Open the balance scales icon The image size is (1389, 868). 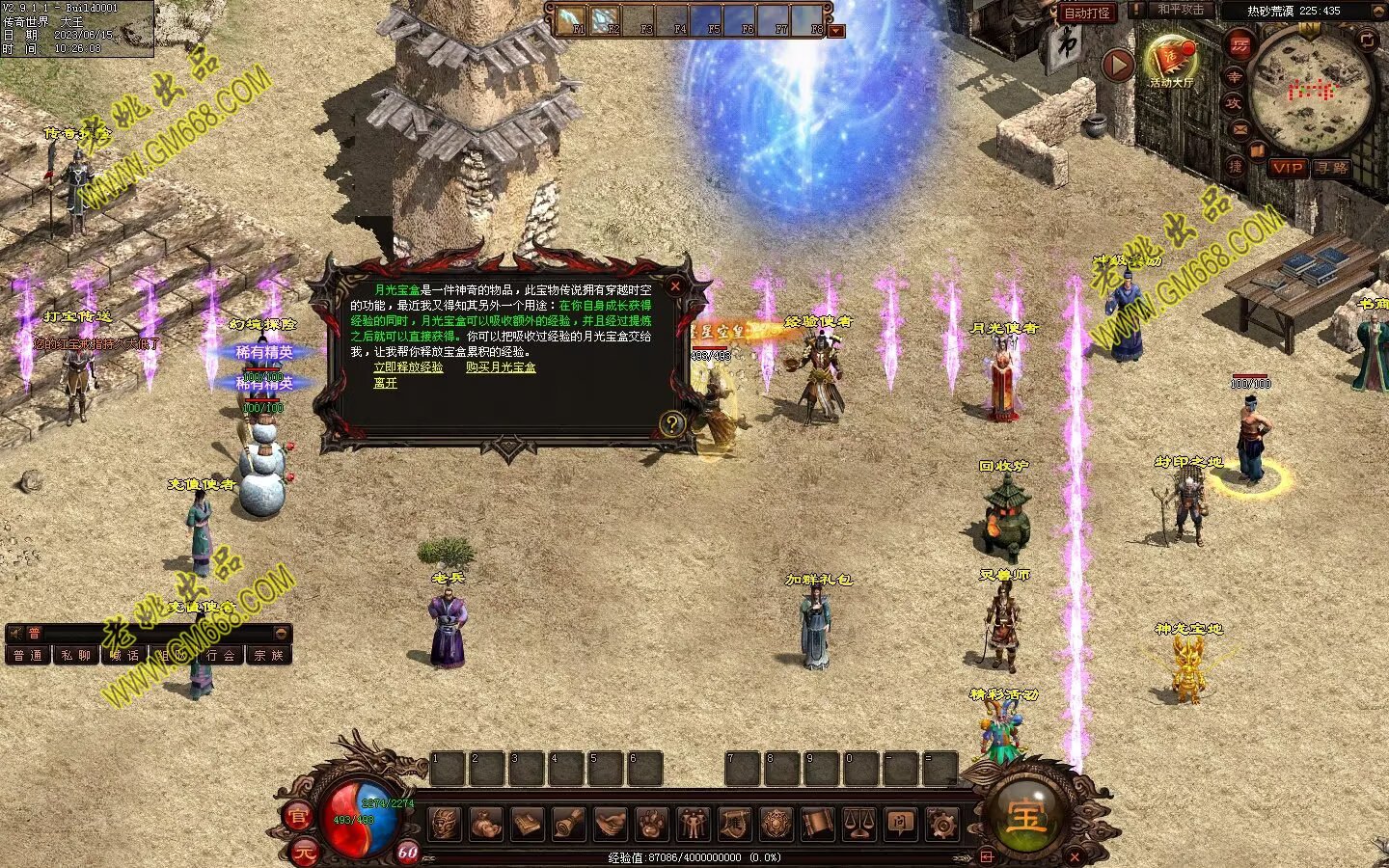[x=858, y=825]
